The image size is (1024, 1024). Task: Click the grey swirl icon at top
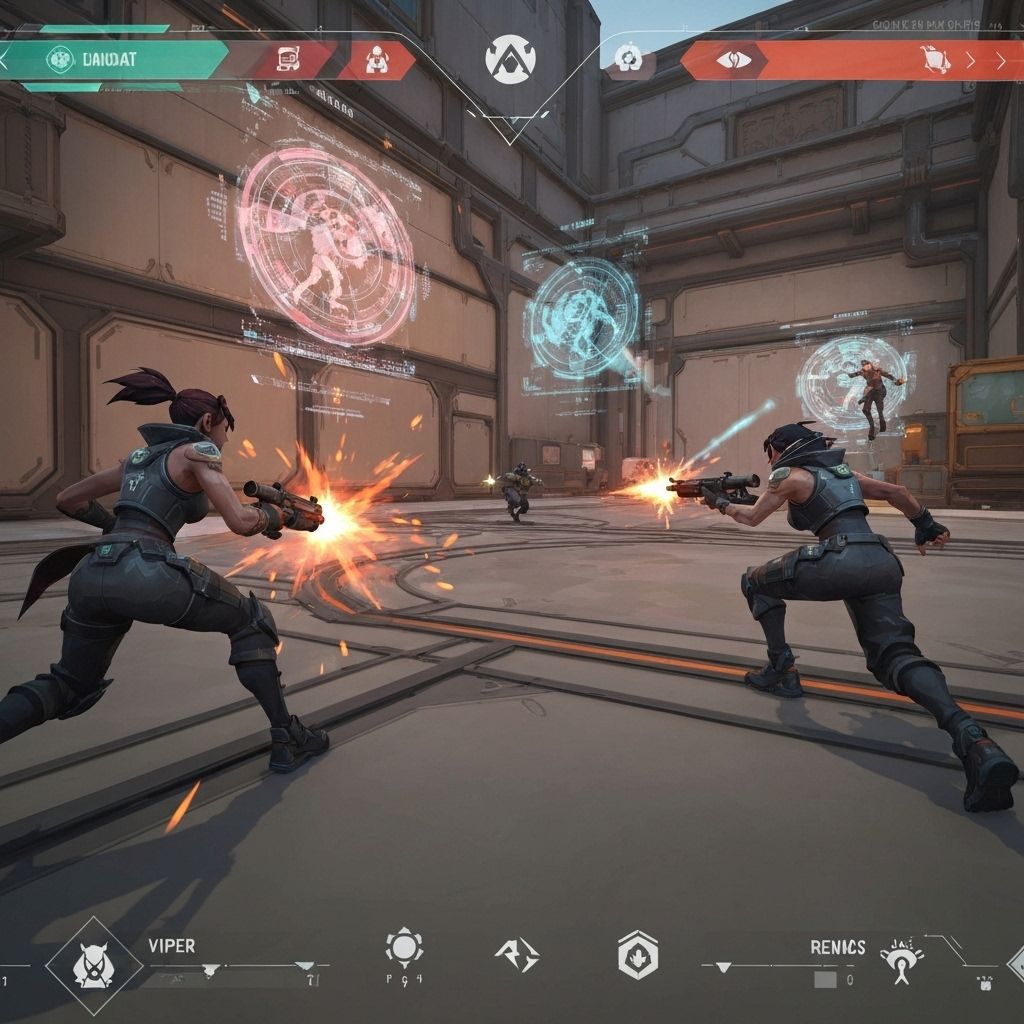628,59
